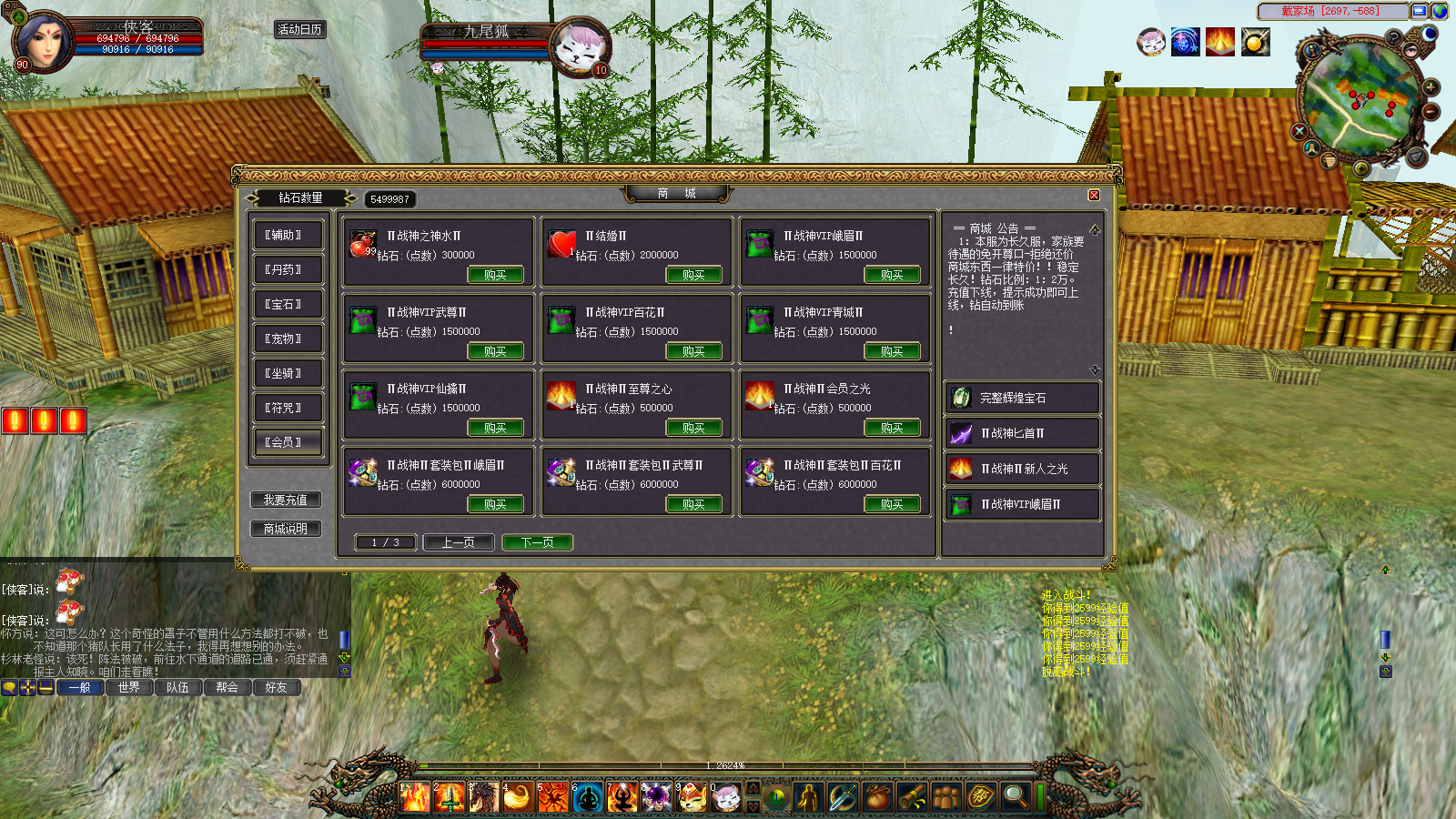Go to the previous shop page (上一页)
The width and height of the screenshot is (1456, 819).
click(459, 542)
